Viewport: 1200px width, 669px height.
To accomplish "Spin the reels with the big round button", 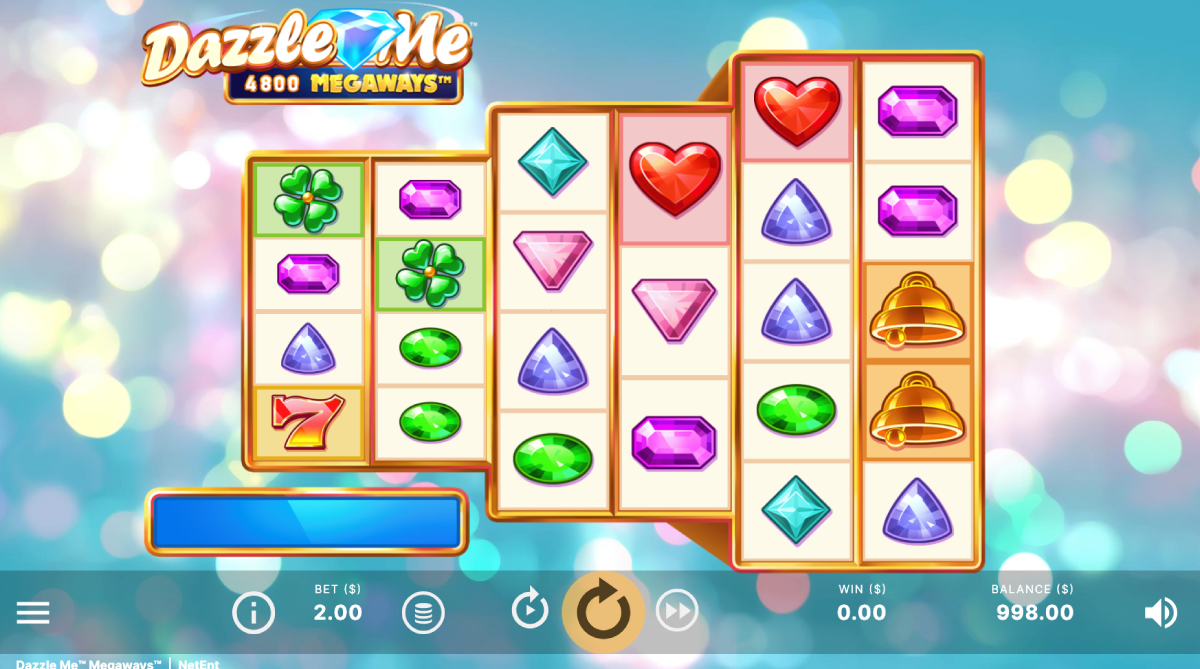I will tap(603, 610).
